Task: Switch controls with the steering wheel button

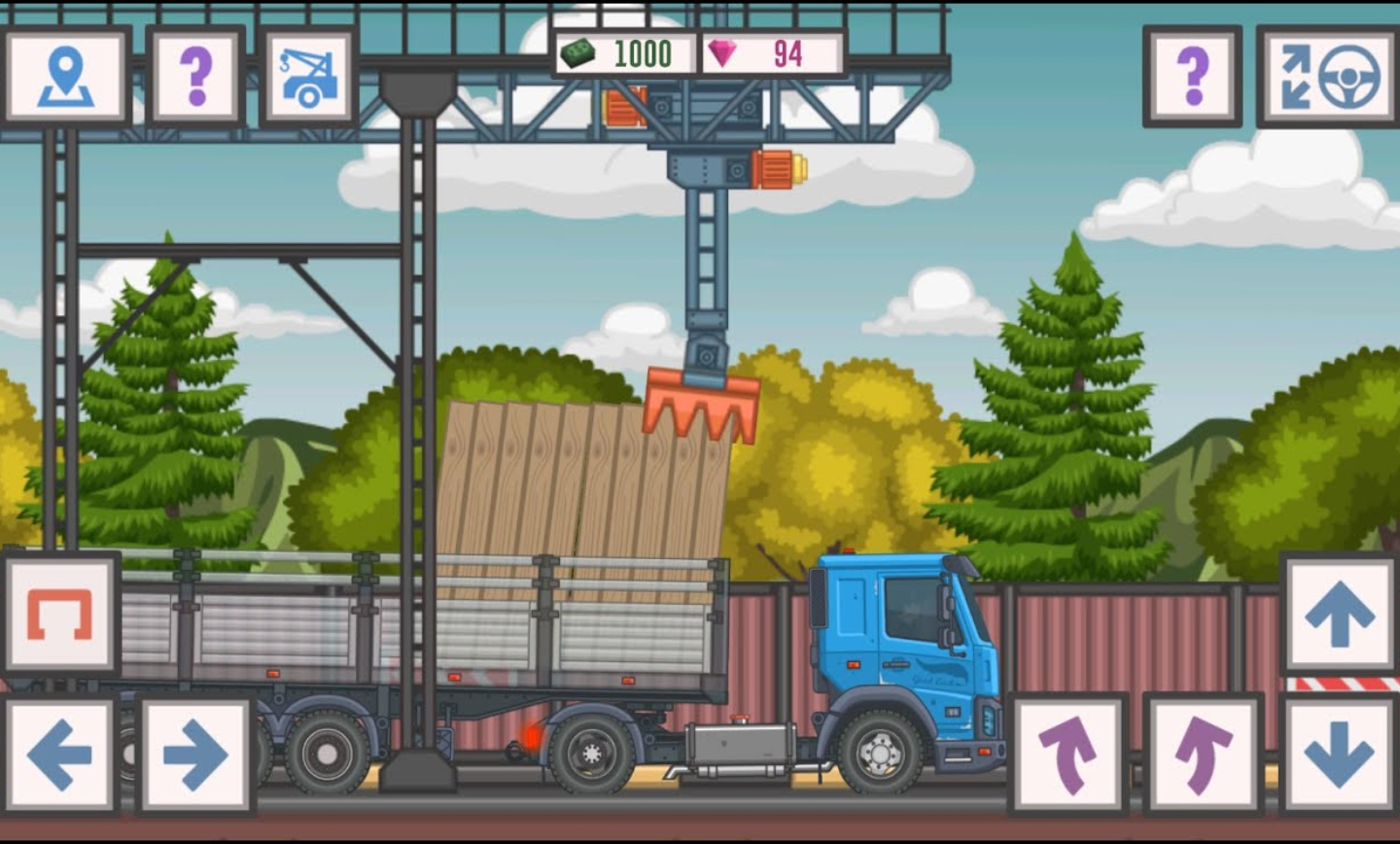Action: pos(1330,76)
